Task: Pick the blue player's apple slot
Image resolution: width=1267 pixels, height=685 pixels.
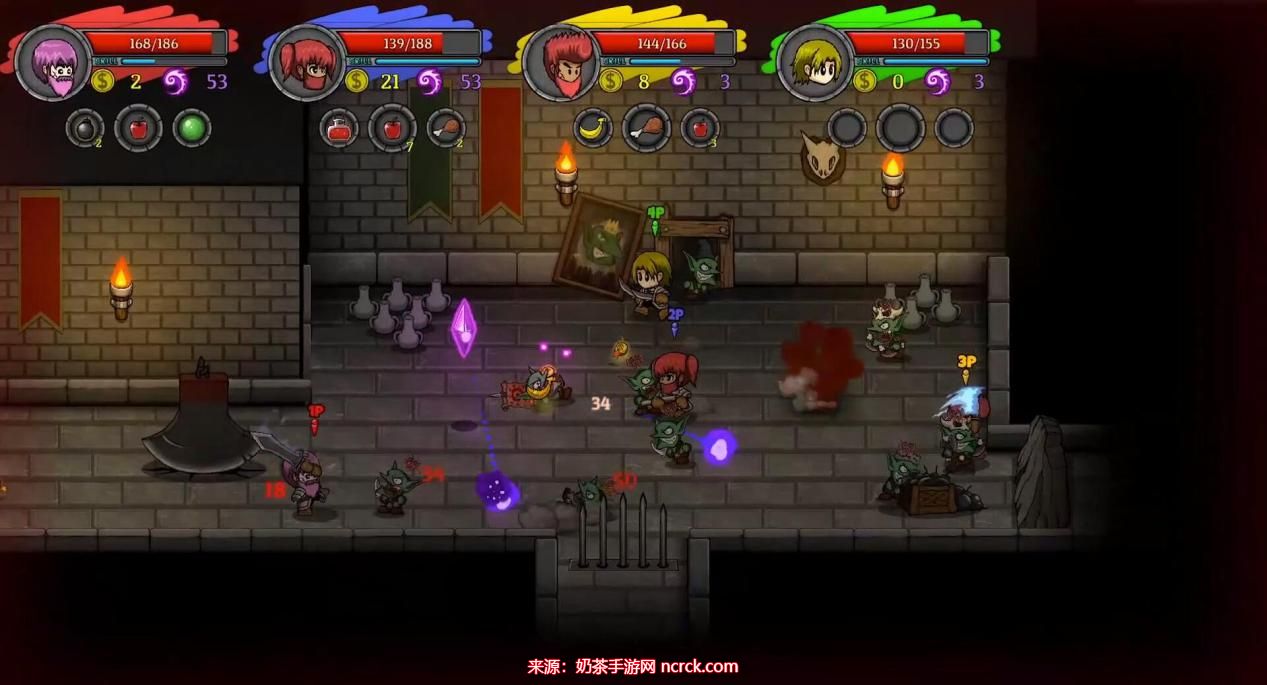Action: click(x=392, y=128)
